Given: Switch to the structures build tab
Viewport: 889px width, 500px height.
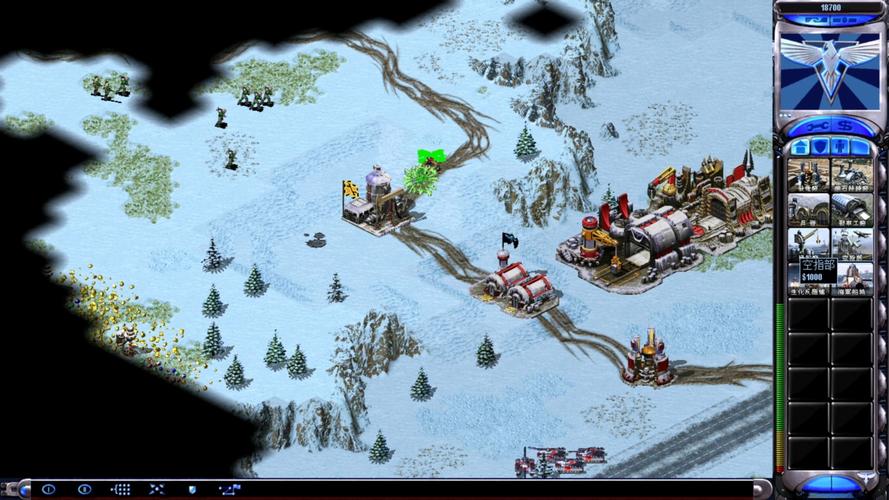Looking at the screenshot, I should tap(801, 147).
